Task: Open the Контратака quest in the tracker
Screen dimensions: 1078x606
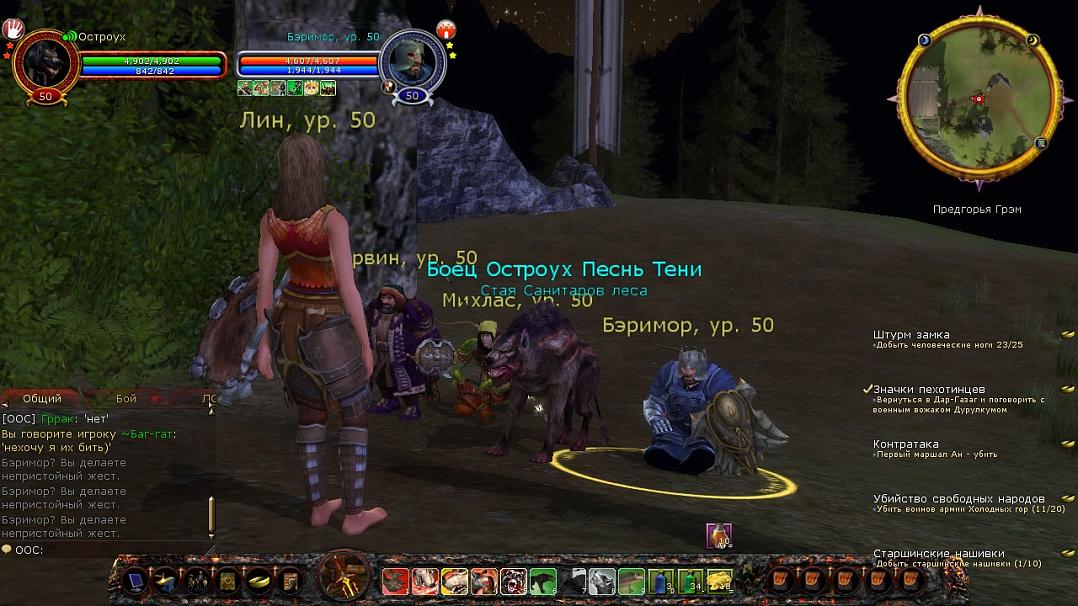Action: tap(906, 444)
